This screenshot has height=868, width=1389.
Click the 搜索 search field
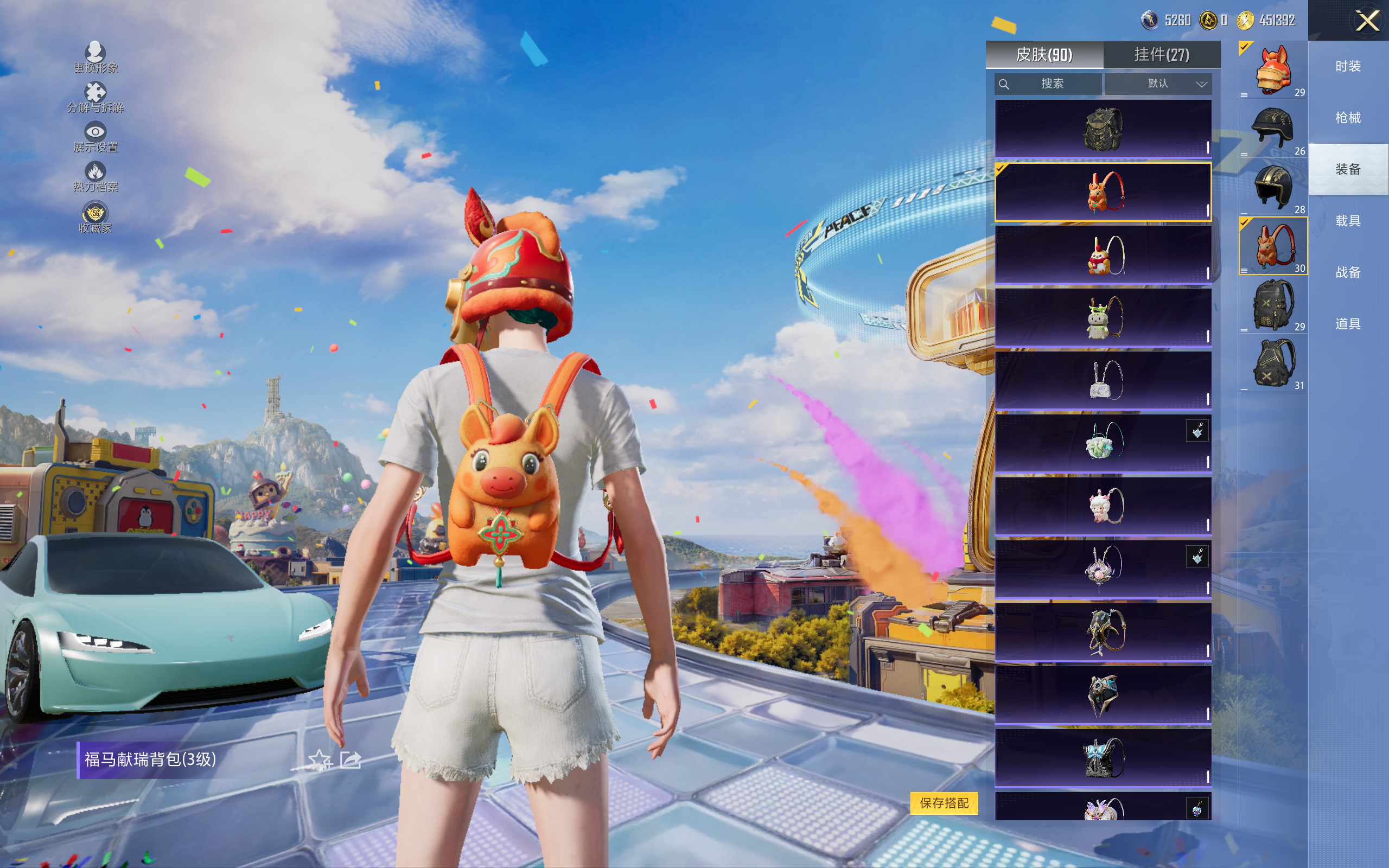click(x=1049, y=84)
